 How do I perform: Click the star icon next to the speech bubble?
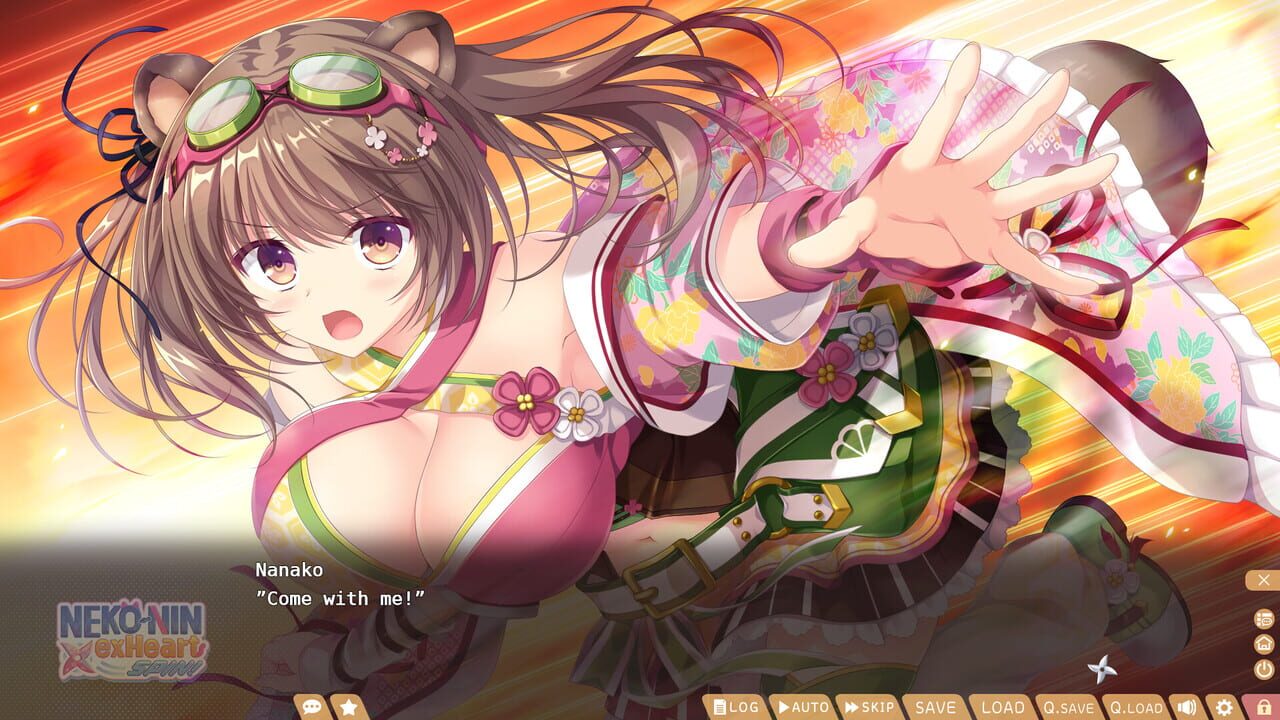coord(347,706)
